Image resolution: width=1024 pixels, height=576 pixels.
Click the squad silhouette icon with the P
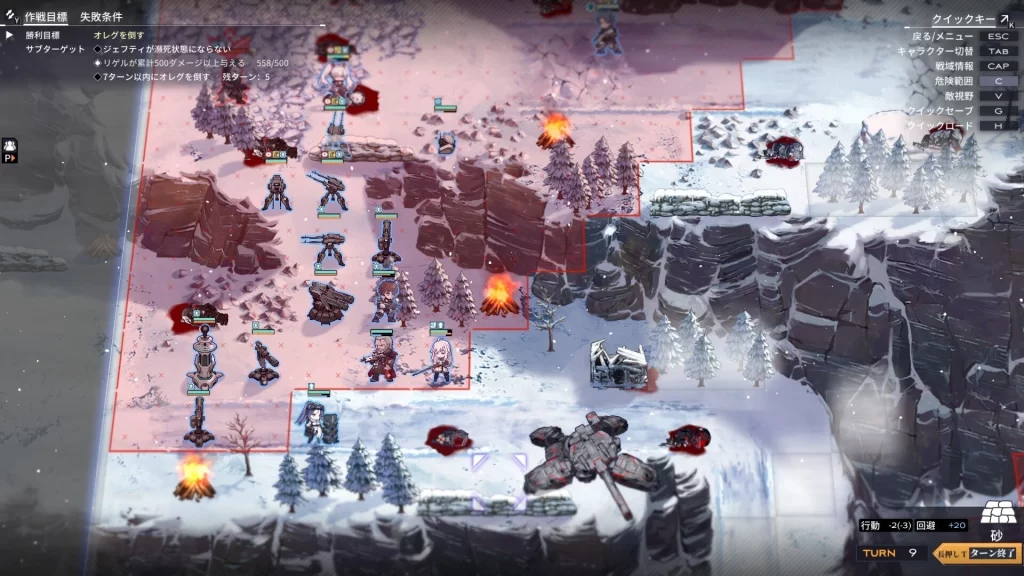[x=10, y=150]
